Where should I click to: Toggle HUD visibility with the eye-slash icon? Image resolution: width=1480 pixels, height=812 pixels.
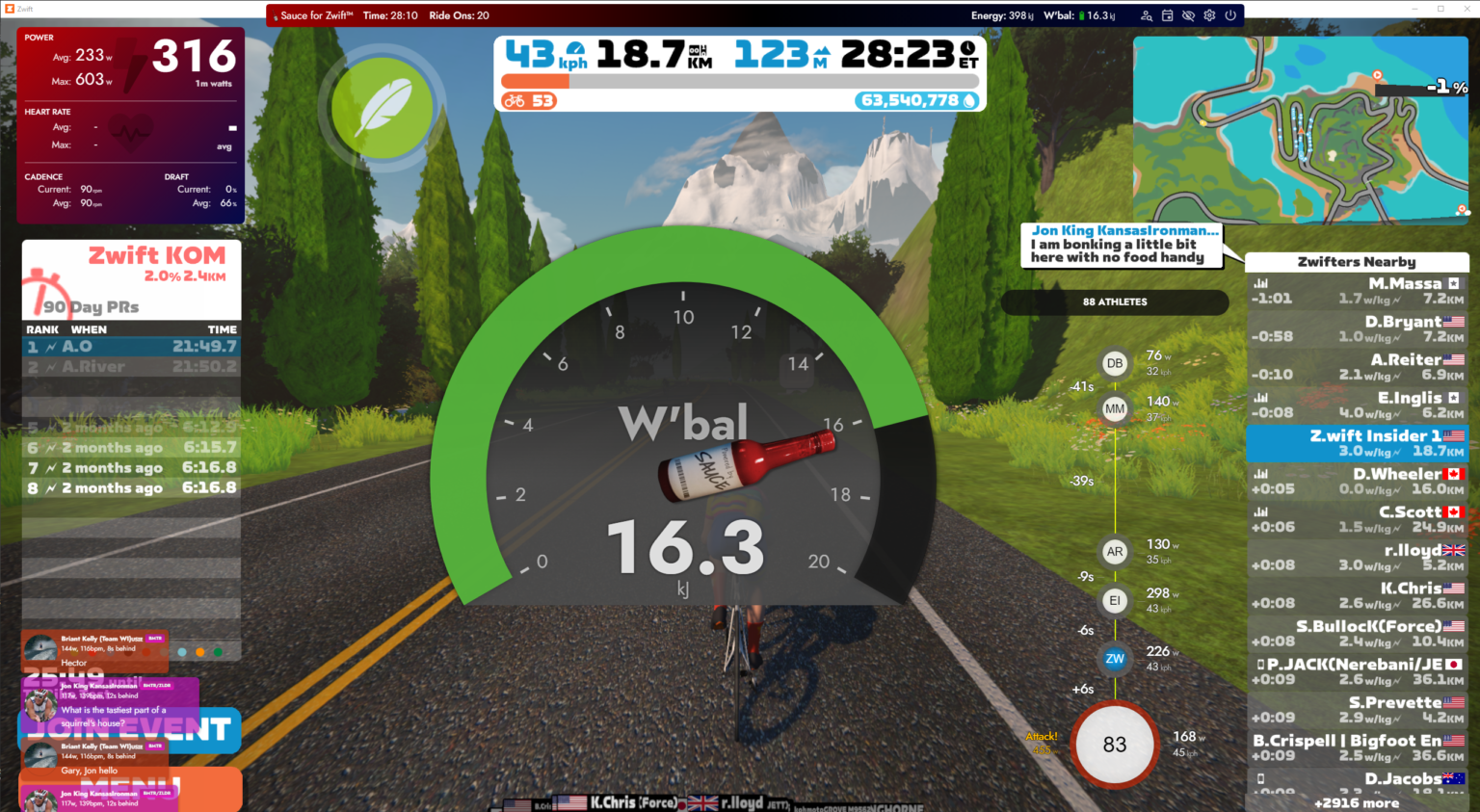click(x=1189, y=15)
